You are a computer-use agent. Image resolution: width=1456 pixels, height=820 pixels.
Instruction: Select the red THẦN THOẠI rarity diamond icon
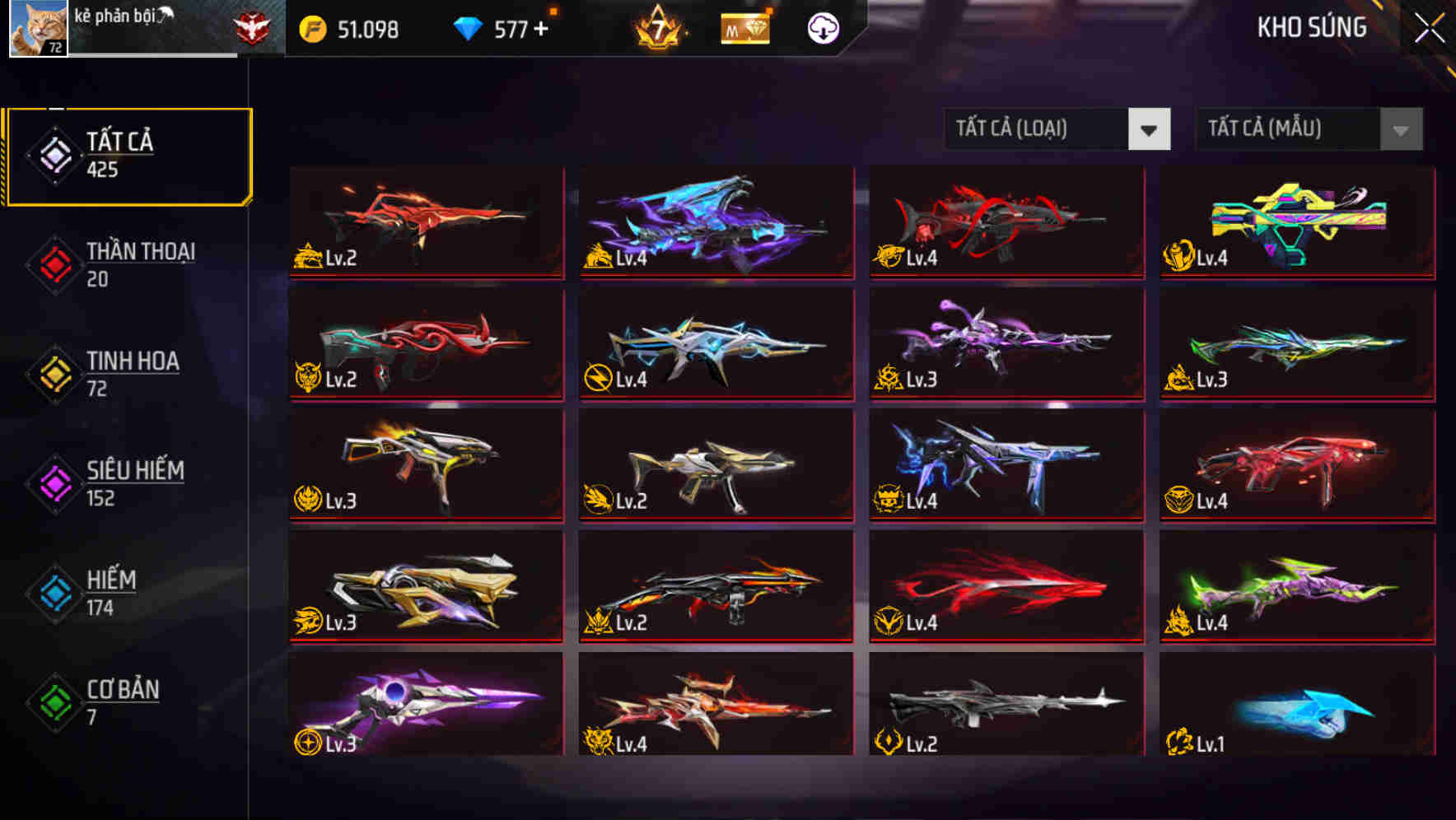[53, 263]
